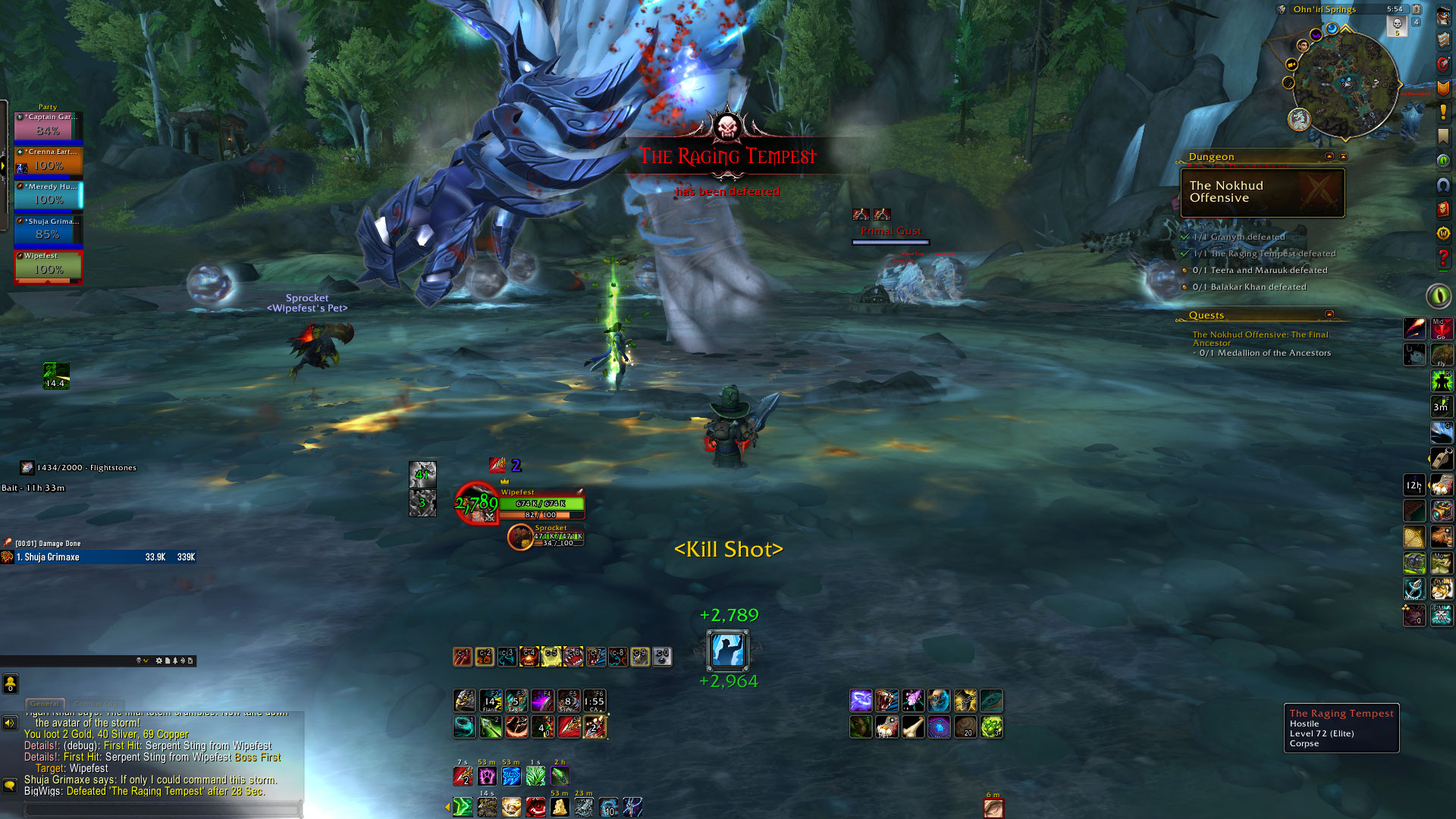The image size is (1456, 819).
Task: Select Captain Gar party frame
Action: click(48, 127)
